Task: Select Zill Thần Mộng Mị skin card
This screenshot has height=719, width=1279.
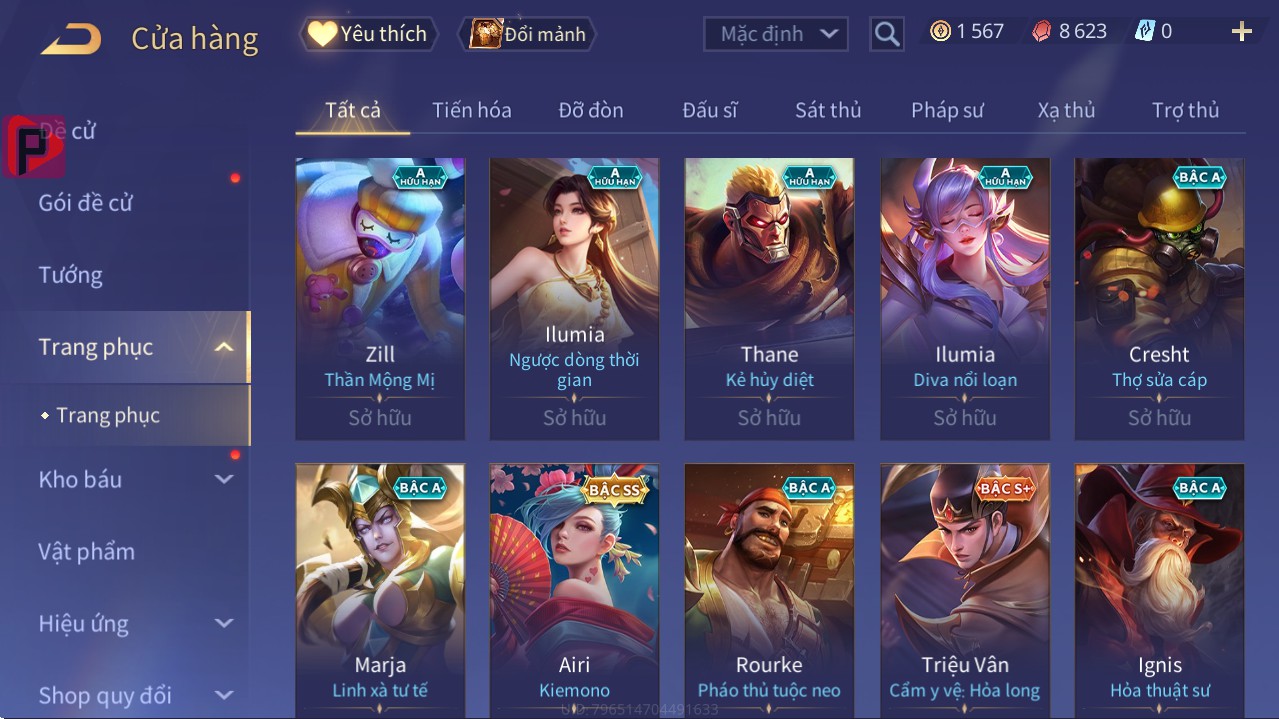Action: point(380,298)
